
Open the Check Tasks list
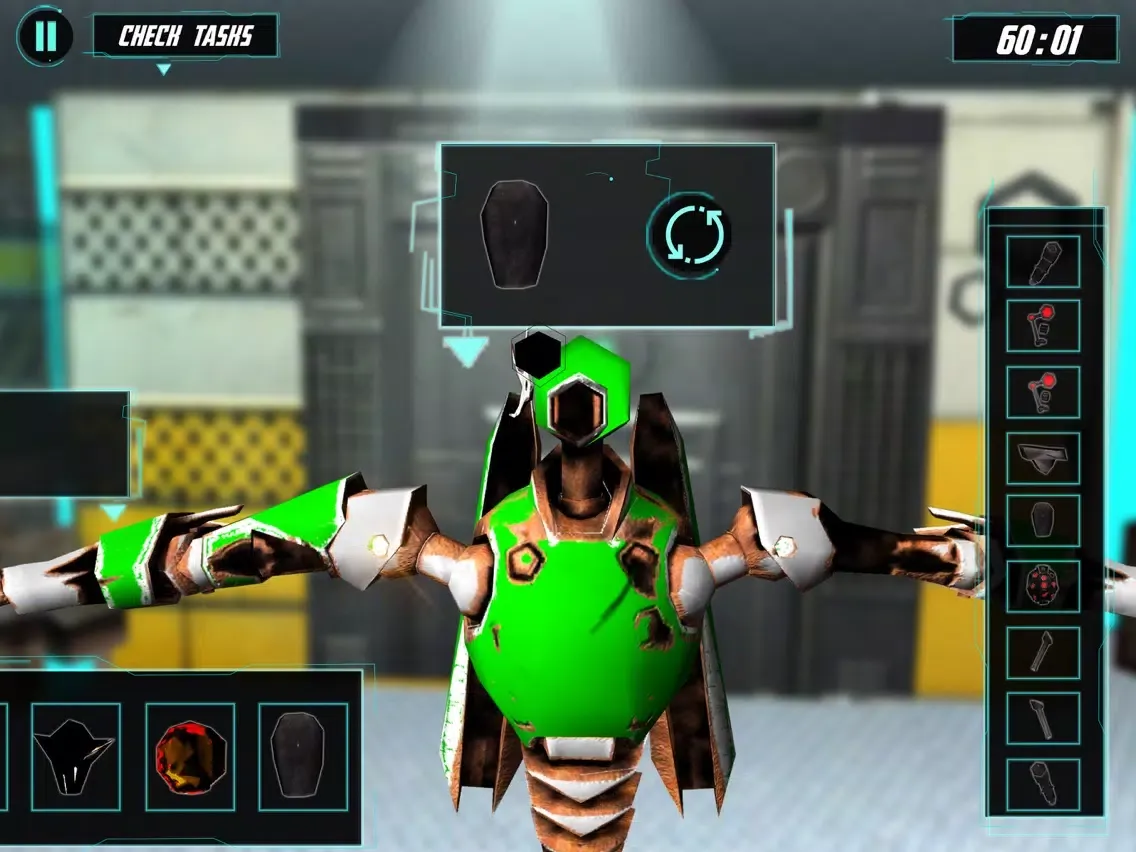pos(185,37)
